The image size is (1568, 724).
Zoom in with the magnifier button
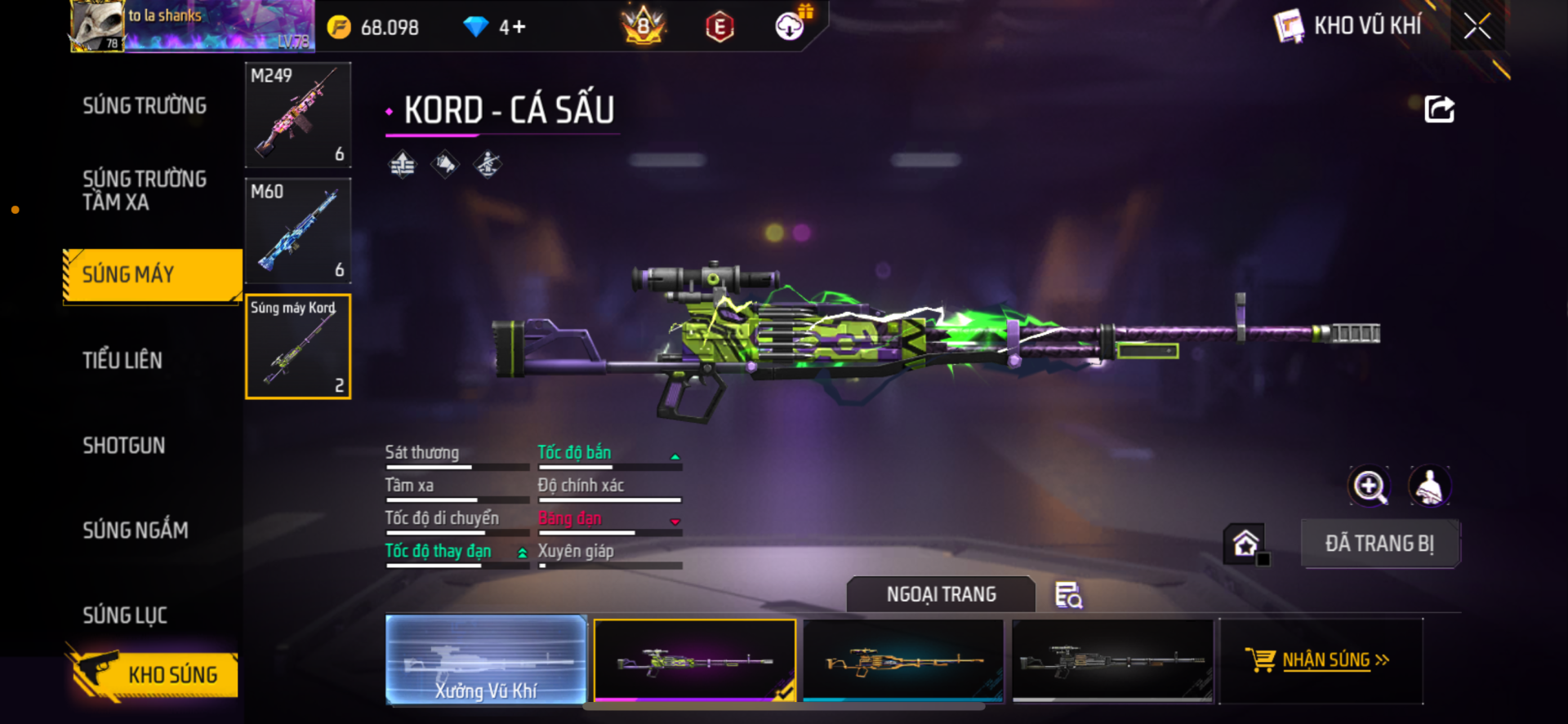click(1369, 486)
